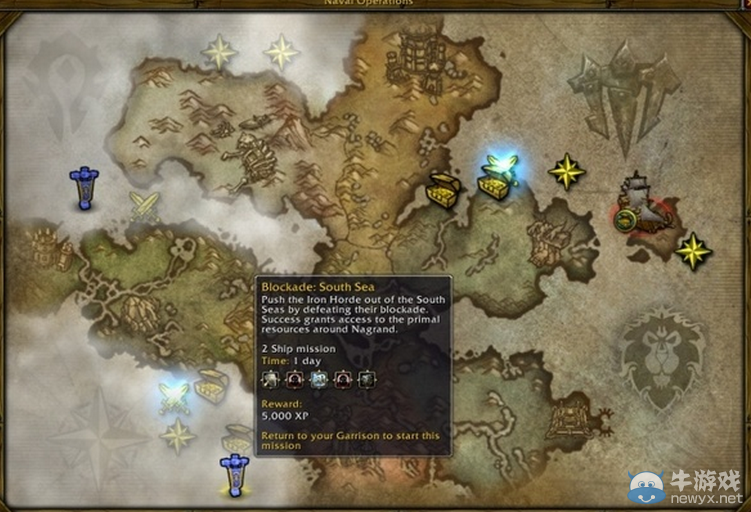Screen dimensions: 751x512
Task: Select the blue lantern marker below the Horde emblem
Action: pos(84,187)
